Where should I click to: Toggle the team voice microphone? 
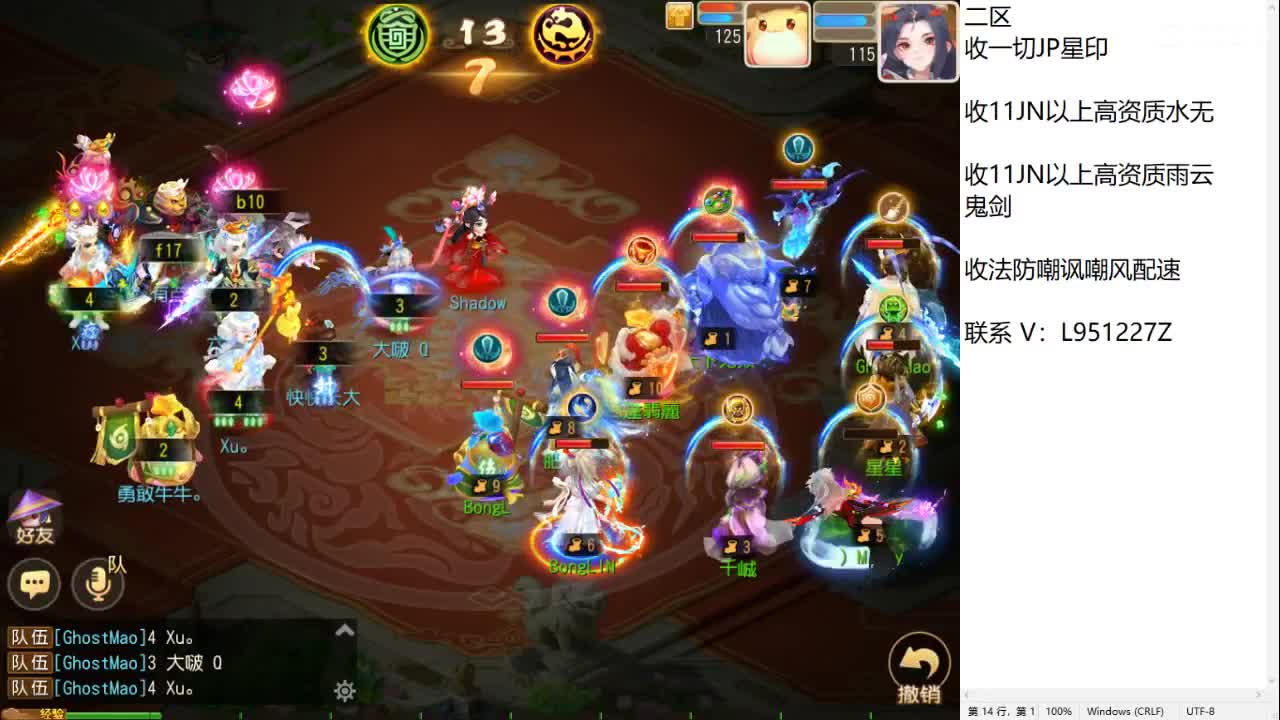97,584
